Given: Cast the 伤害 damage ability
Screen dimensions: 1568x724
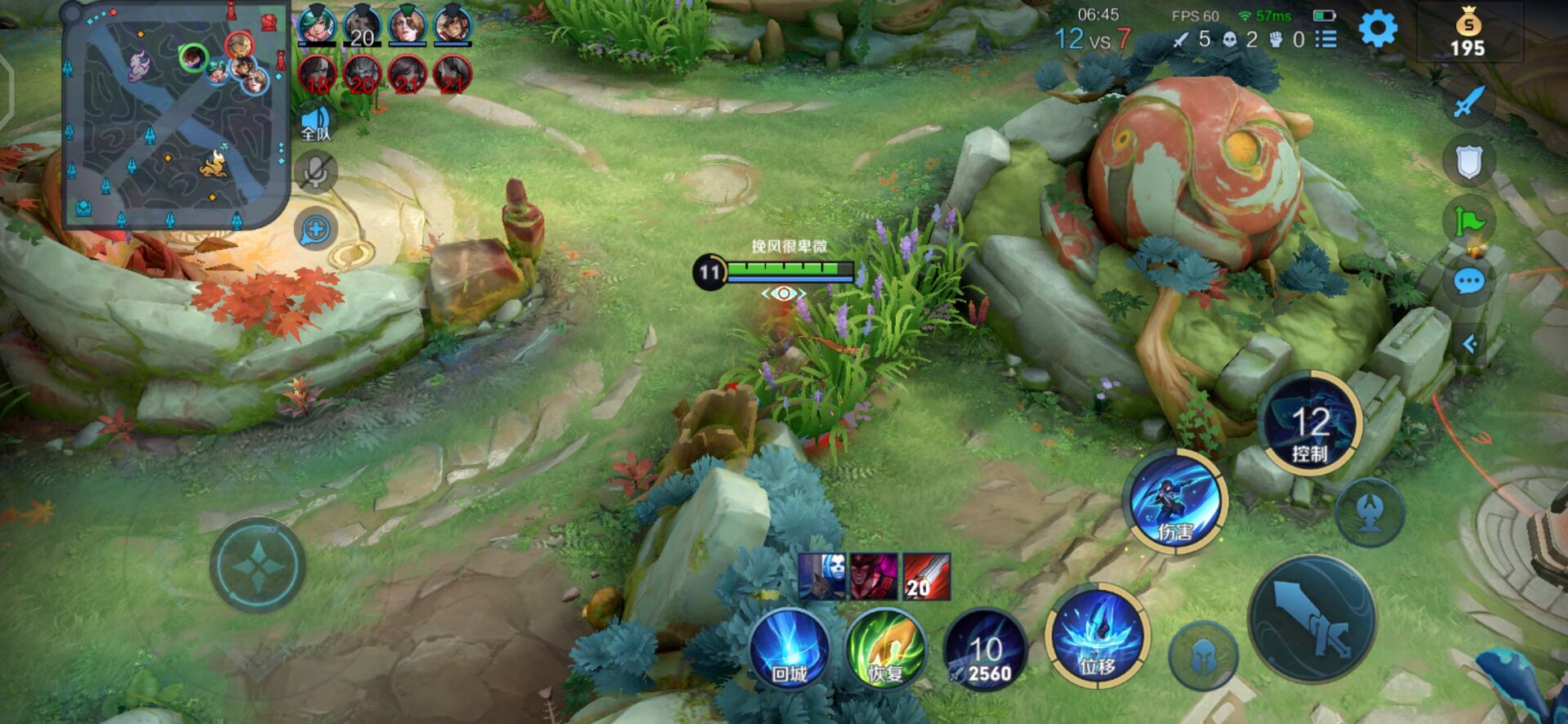Looking at the screenshot, I should (x=1175, y=500).
